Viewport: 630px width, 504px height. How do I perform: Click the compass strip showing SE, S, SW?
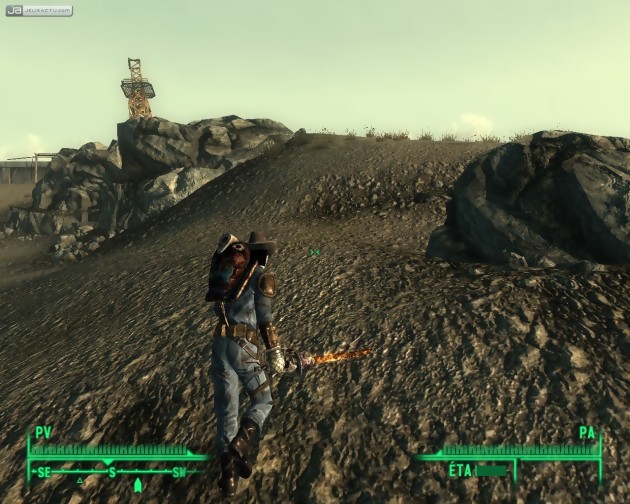click(112, 472)
